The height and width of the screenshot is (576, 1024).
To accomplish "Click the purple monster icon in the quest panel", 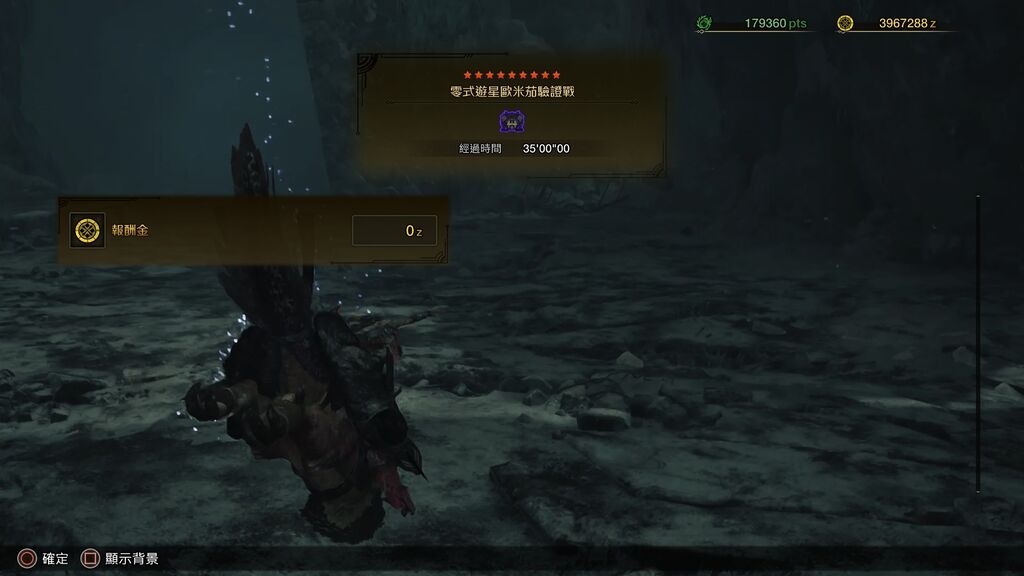I will click(512, 122).
